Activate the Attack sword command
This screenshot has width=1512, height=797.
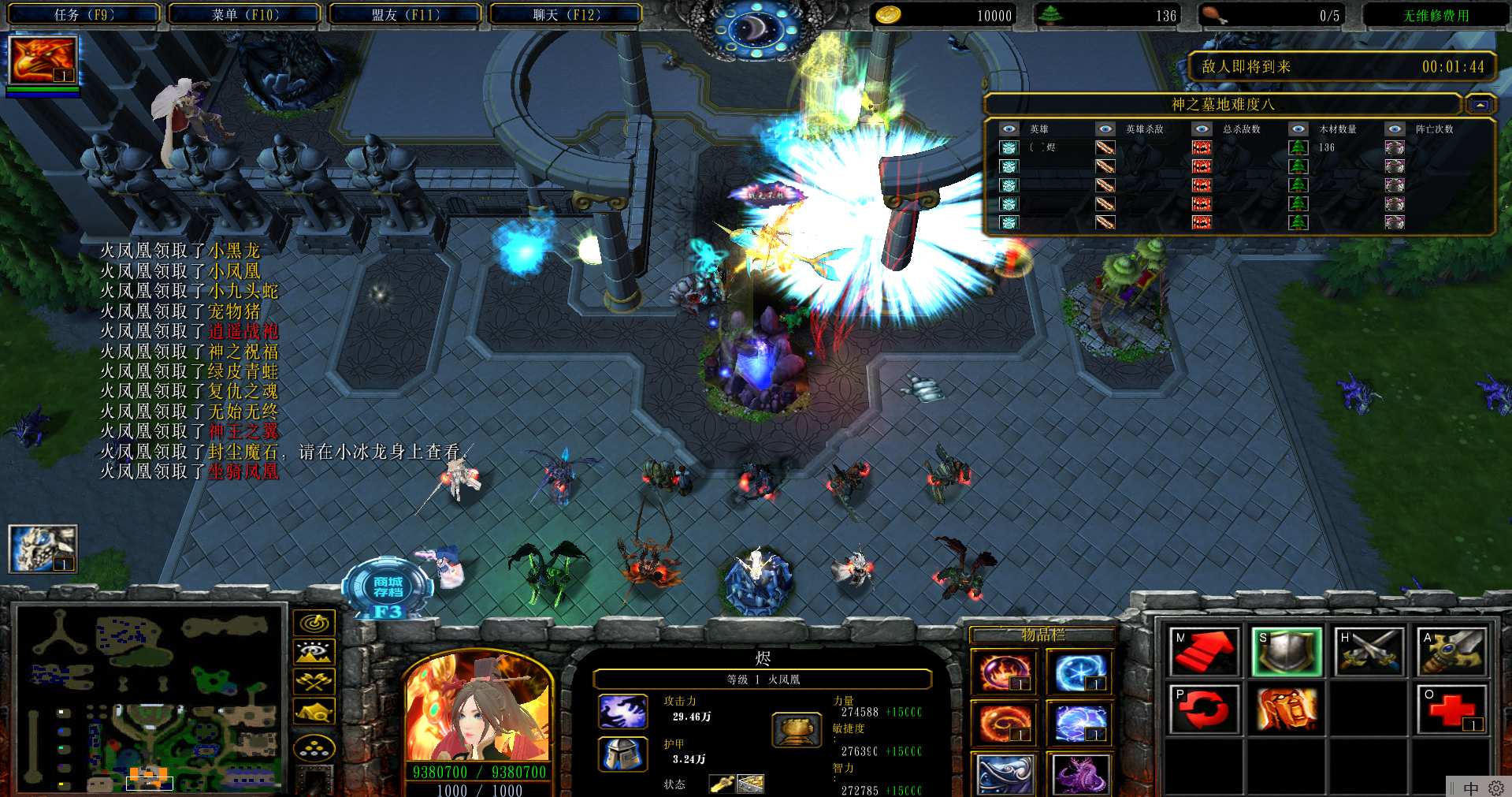pos(1451,651)
